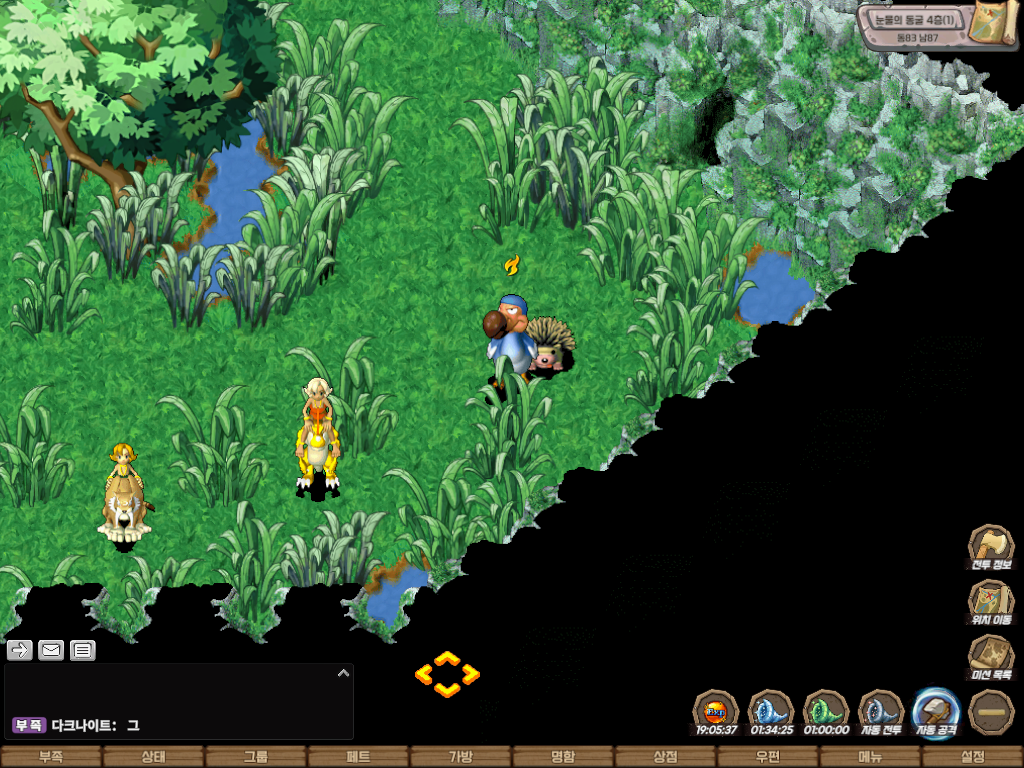The image size is (1024, 768).
Task: Open the 부족 (tribe) menu
Action: click(x=51, y=757)
